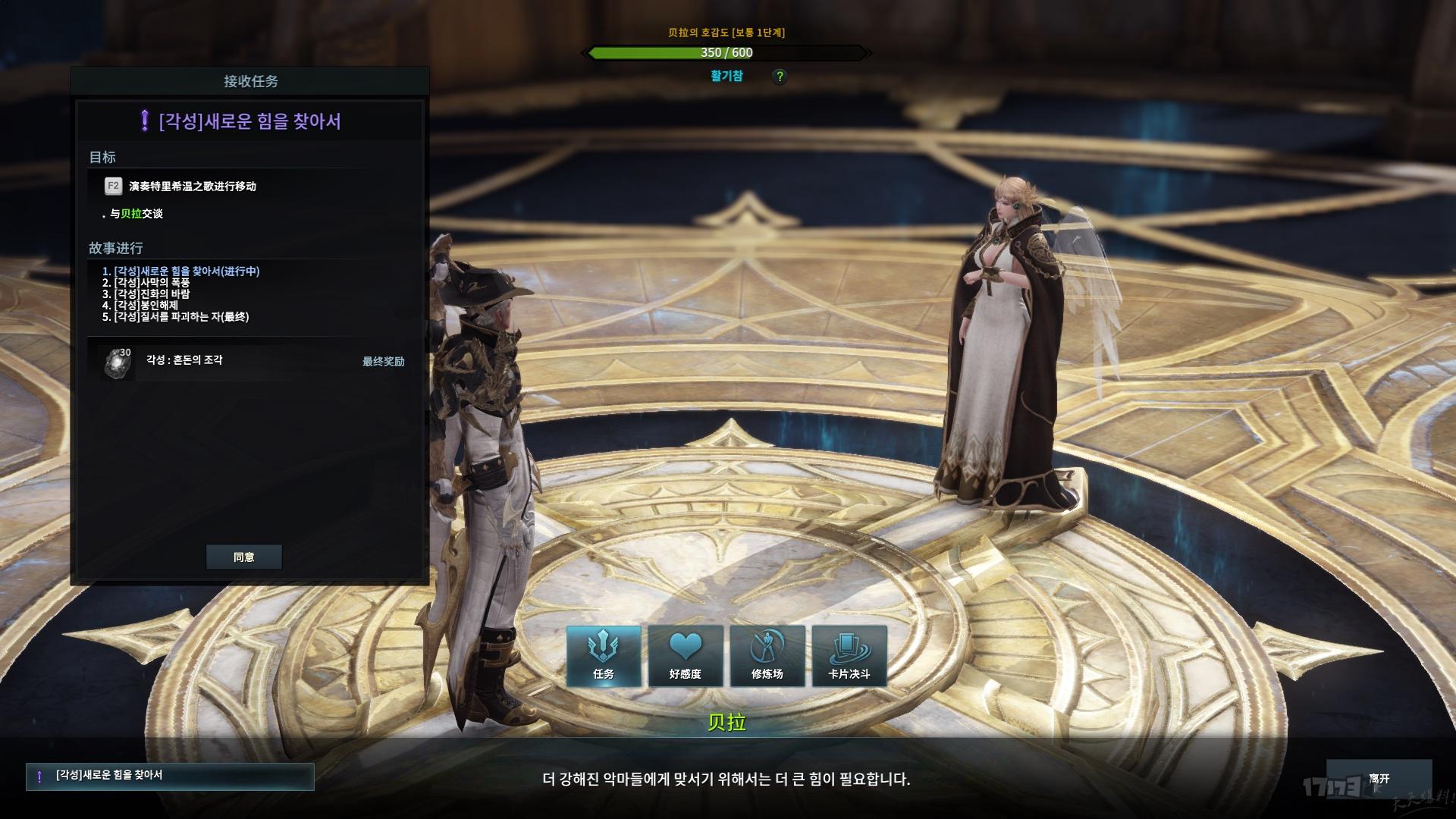This screenshot has width=1456, height=819.
Task: Start a 卡片决斗 card duel
Action: point(849,657)
